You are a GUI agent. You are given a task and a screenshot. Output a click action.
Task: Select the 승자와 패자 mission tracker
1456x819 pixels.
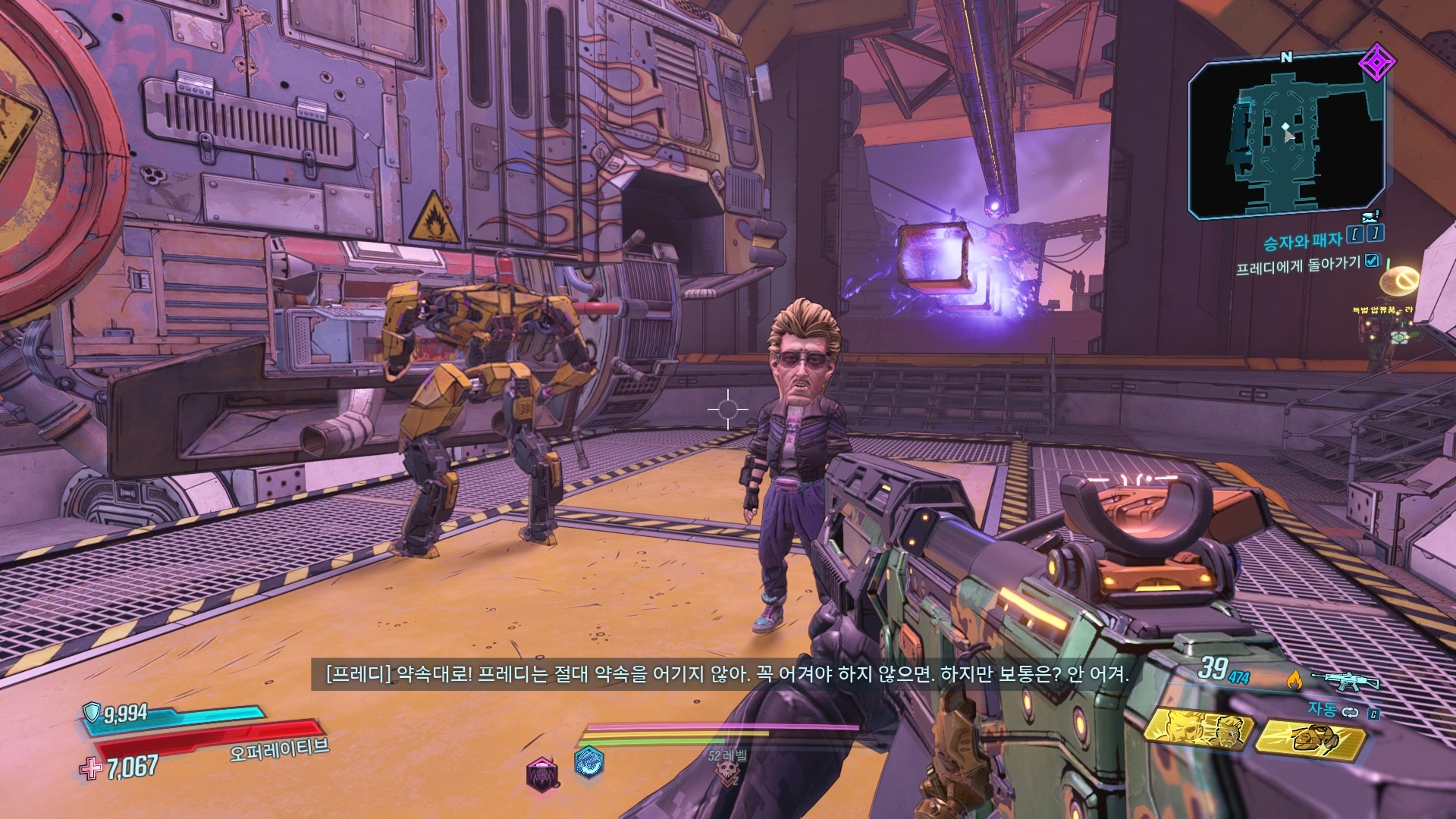click(x=1302, y=242)
